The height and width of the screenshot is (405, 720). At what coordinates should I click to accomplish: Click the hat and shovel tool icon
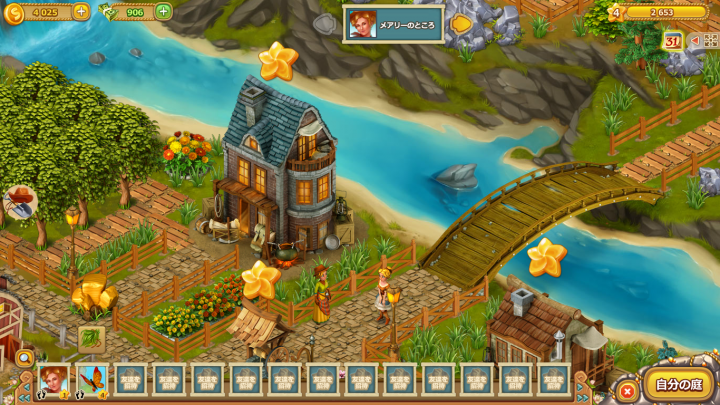click(x=19, y=203)
